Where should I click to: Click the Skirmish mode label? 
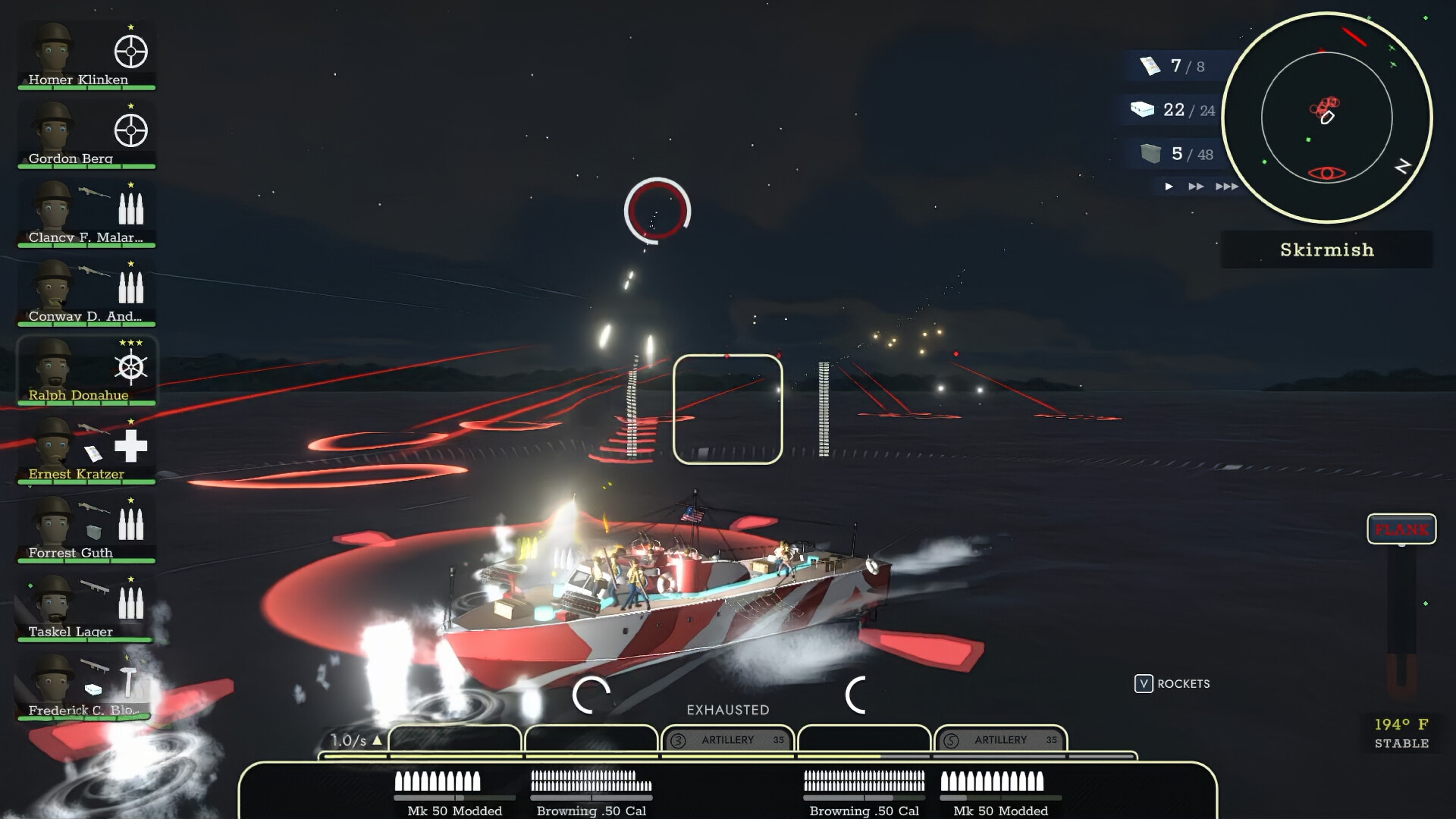pos(1326,250)
